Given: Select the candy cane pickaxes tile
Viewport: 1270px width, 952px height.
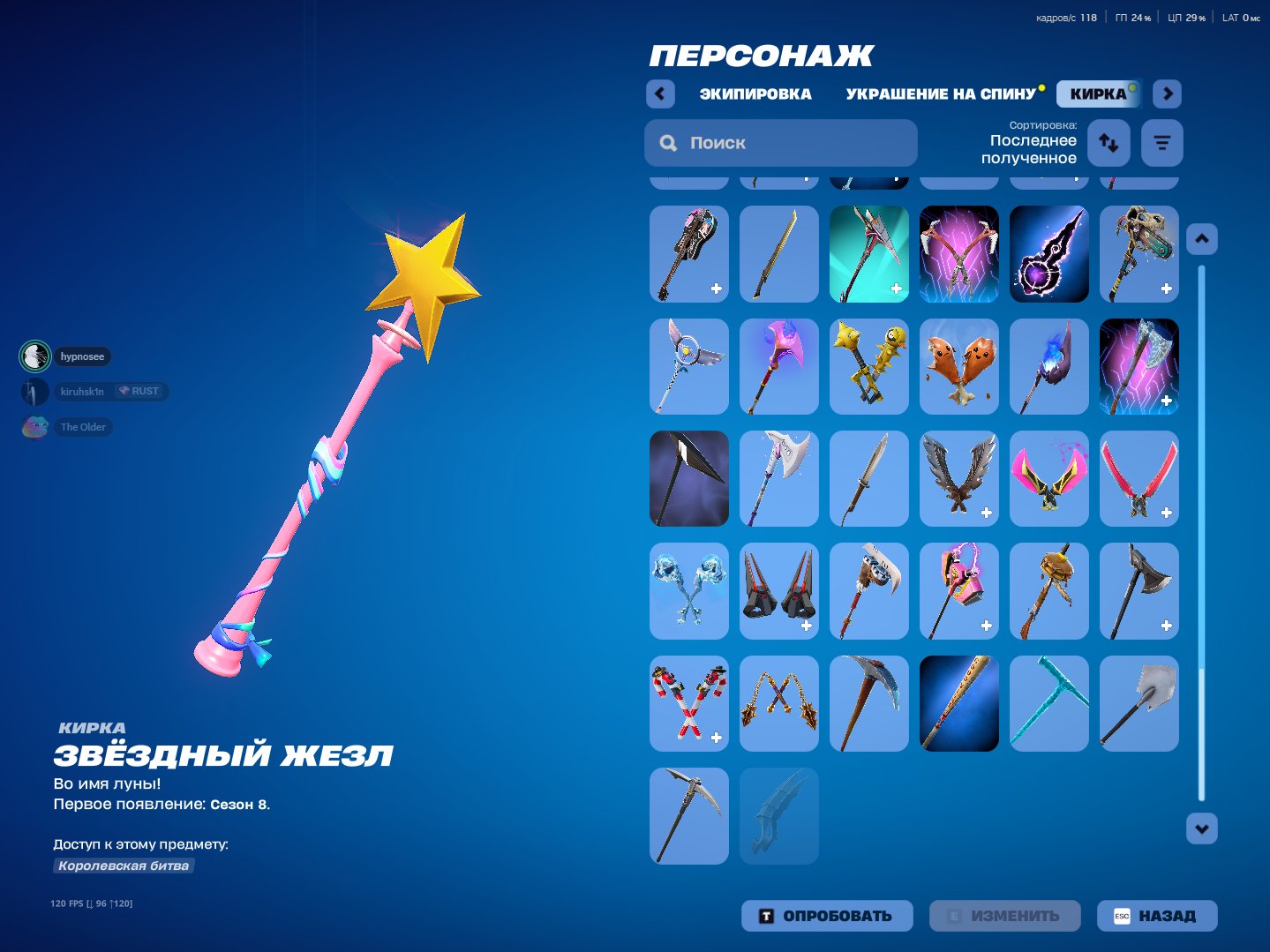Looking at the screenshot, I should (x=689, y=703).
